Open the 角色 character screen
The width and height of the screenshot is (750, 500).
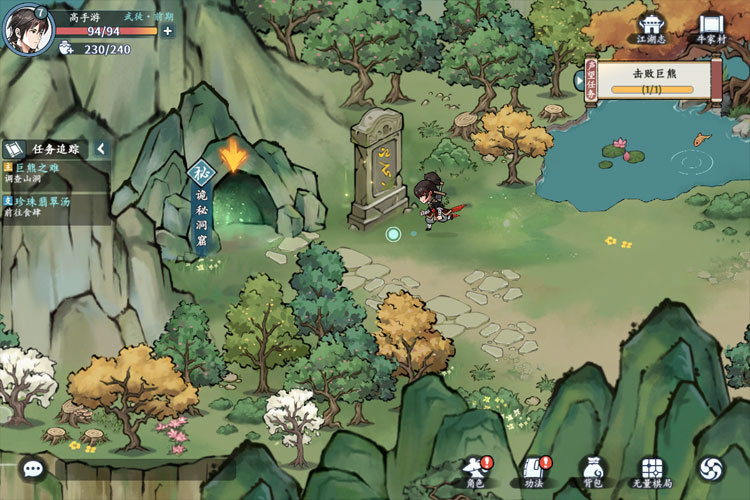[476, 471]
